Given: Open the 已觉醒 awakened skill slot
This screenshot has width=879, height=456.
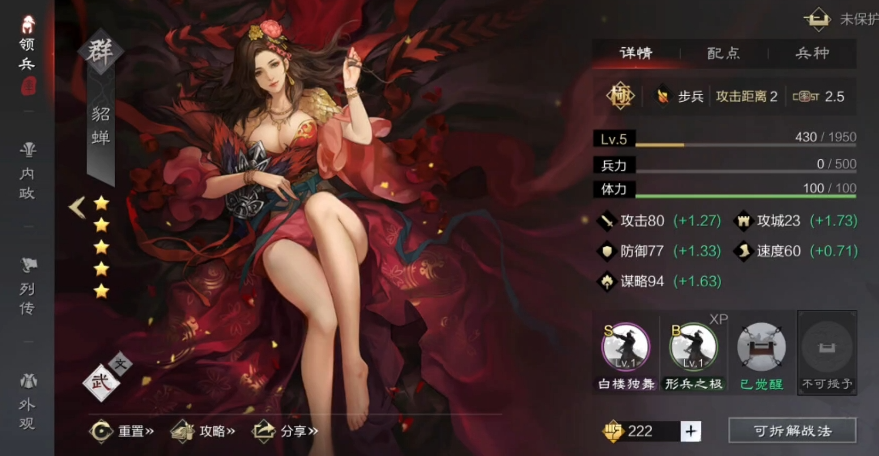Looking at the screenshot, I should point(761,352).
